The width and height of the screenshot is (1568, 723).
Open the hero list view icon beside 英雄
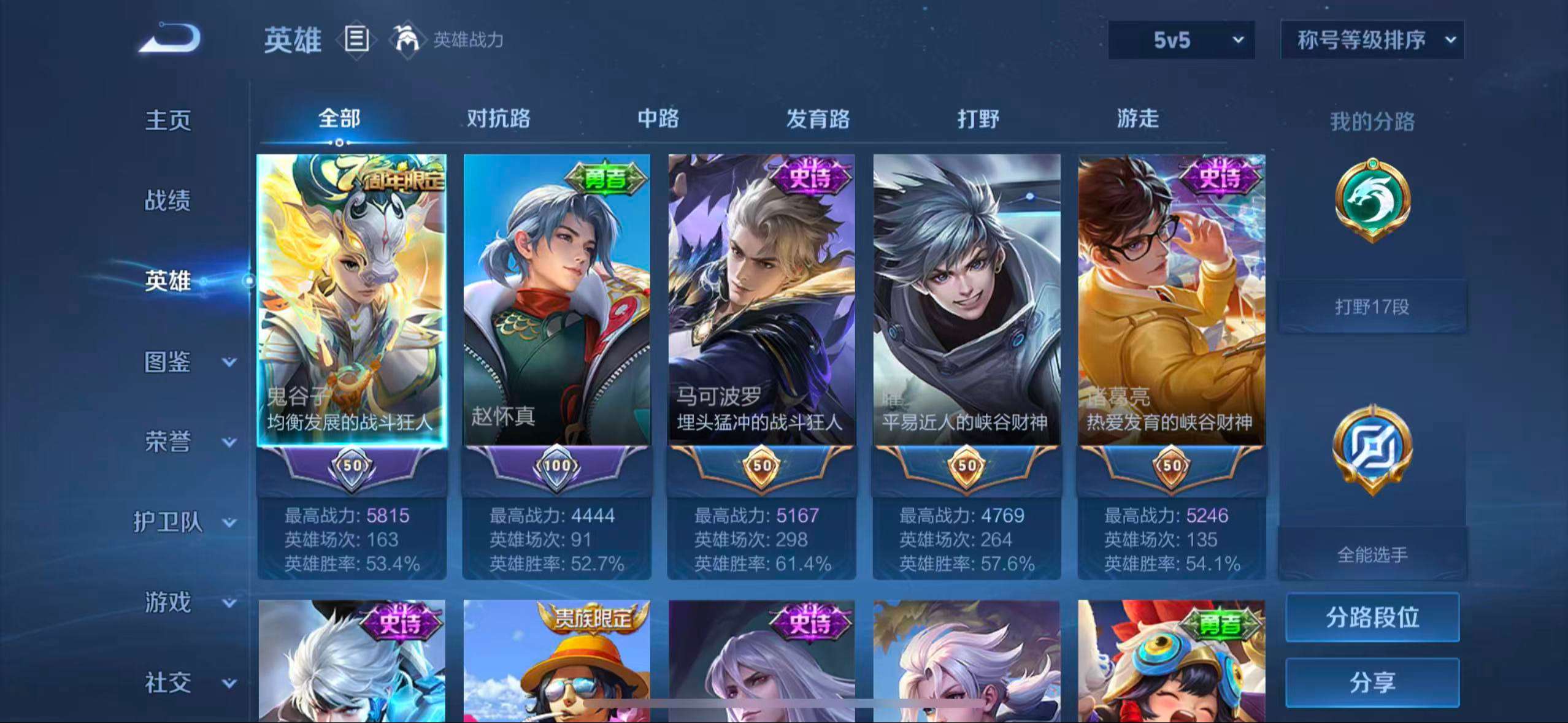(x=356, y=40)
